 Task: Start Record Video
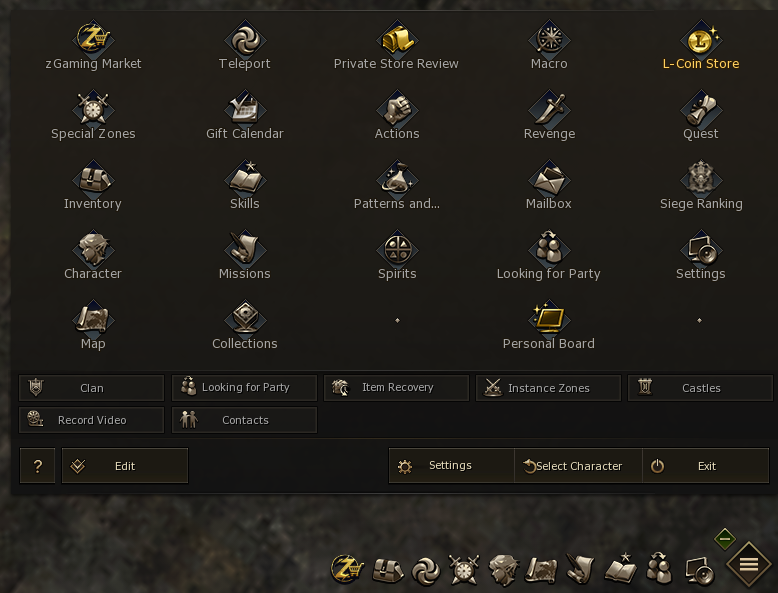click(x=91, y=420)
